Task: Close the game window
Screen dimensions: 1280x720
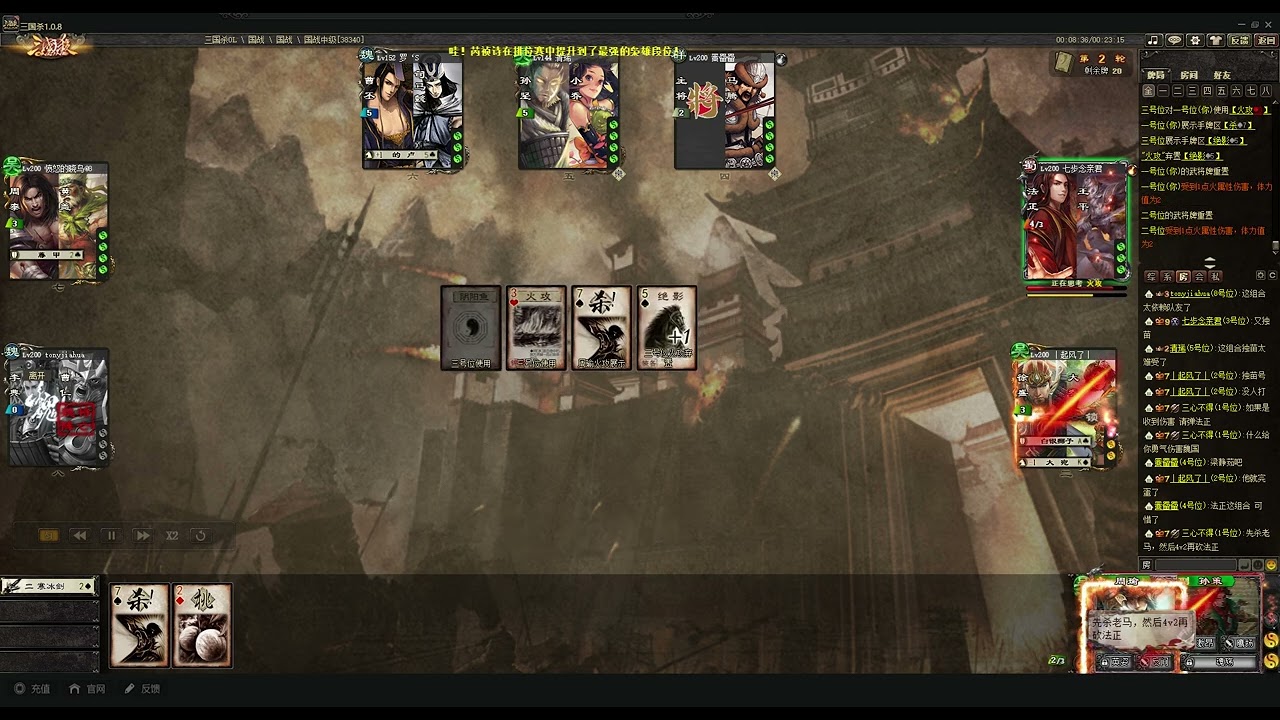Action: point(1269,25)
